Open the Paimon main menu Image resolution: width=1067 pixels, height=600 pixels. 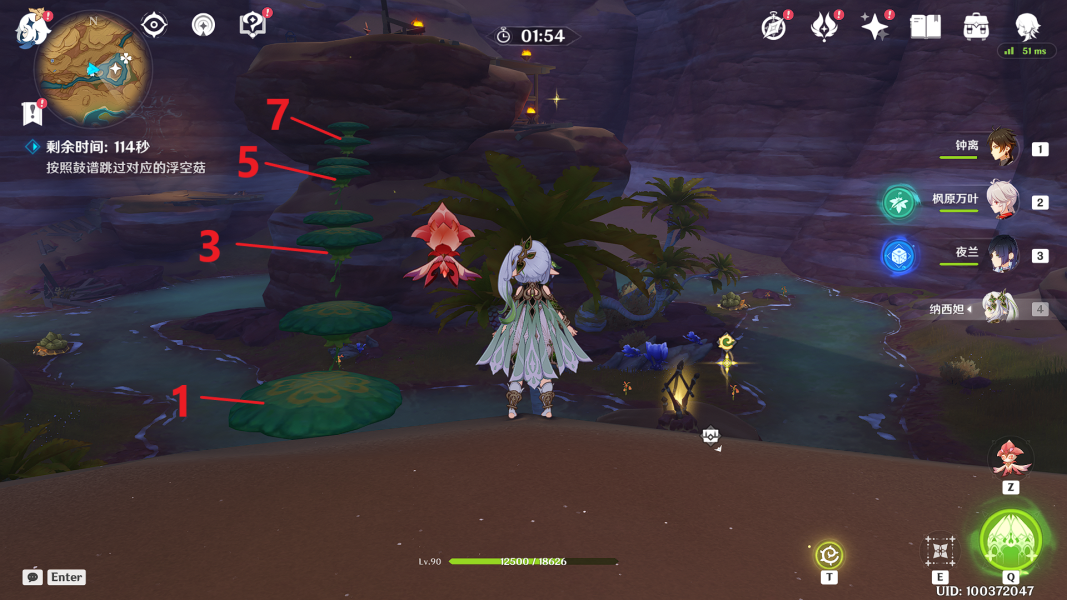[x=33, y=27]
